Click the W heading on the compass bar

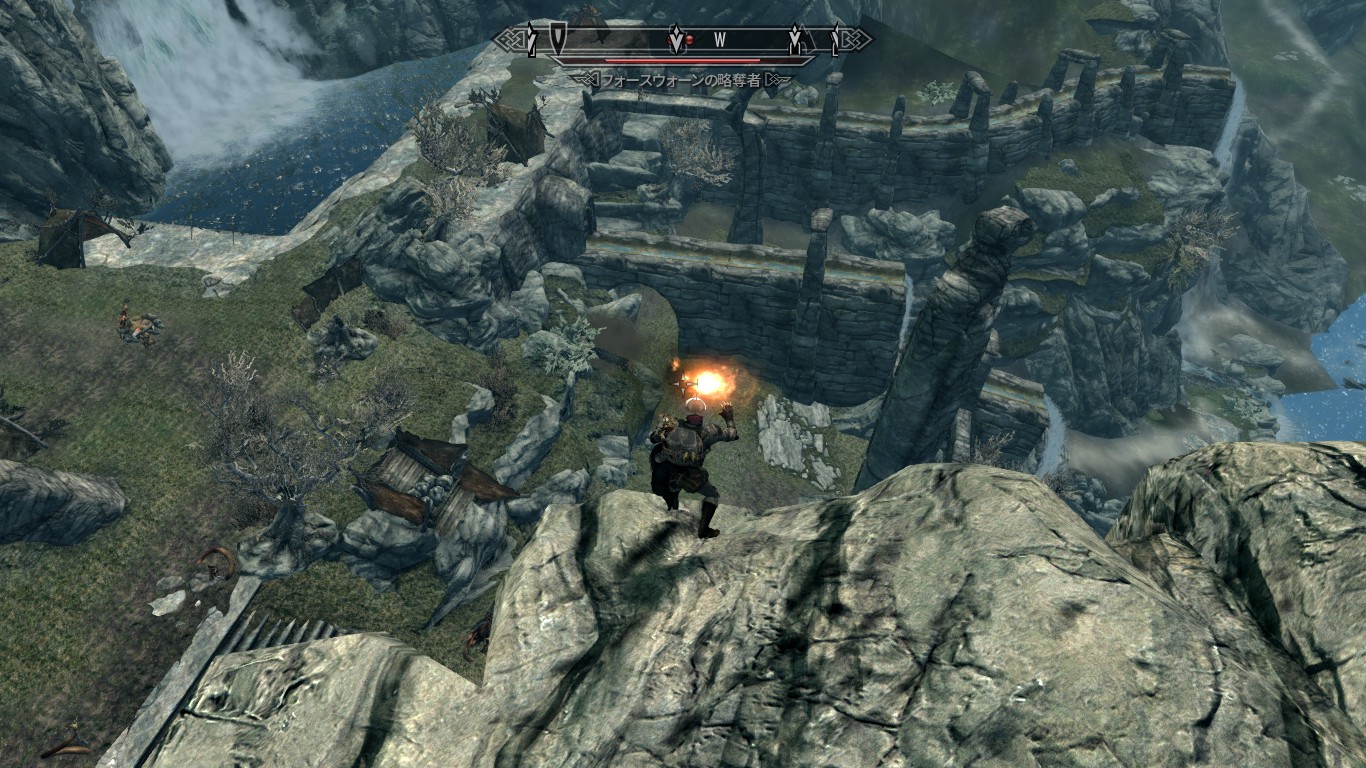pos(719,41)
